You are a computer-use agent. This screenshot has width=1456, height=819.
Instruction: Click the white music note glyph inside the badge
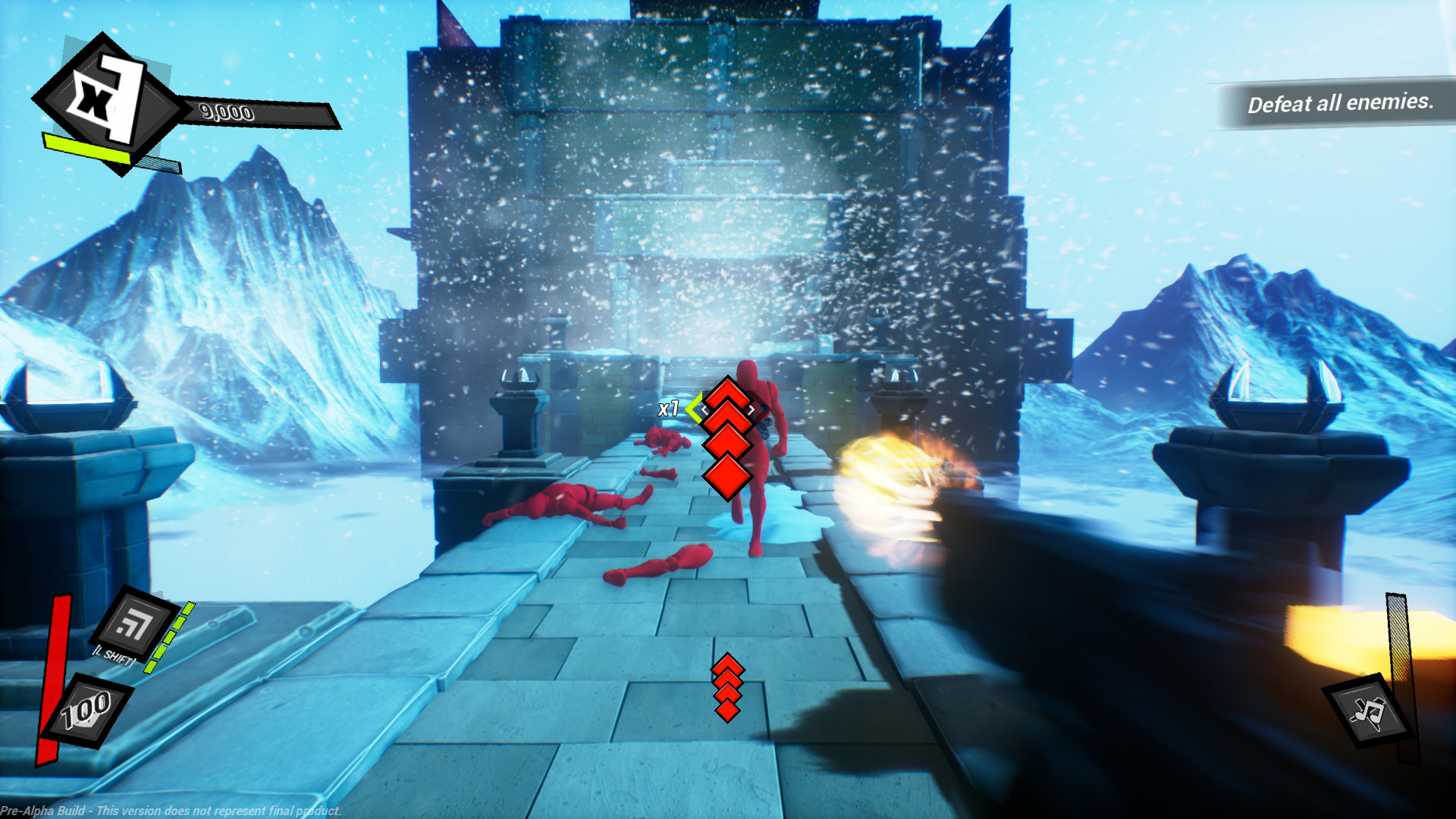[1369, 711]
